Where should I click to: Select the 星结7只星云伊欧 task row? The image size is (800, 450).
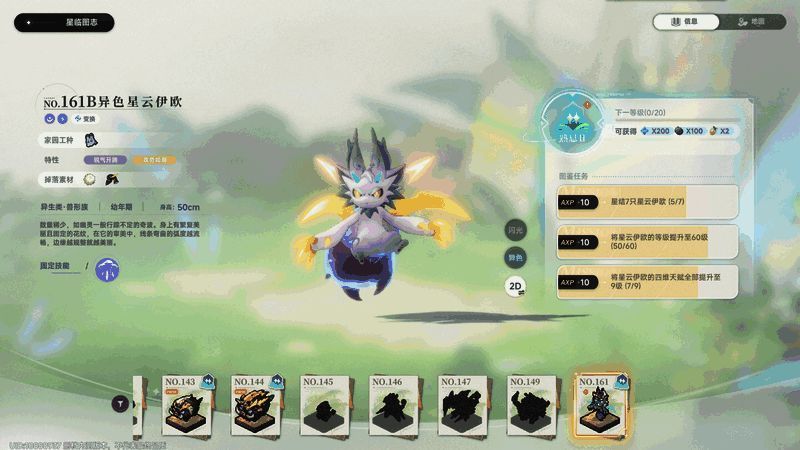pos(647,202)
